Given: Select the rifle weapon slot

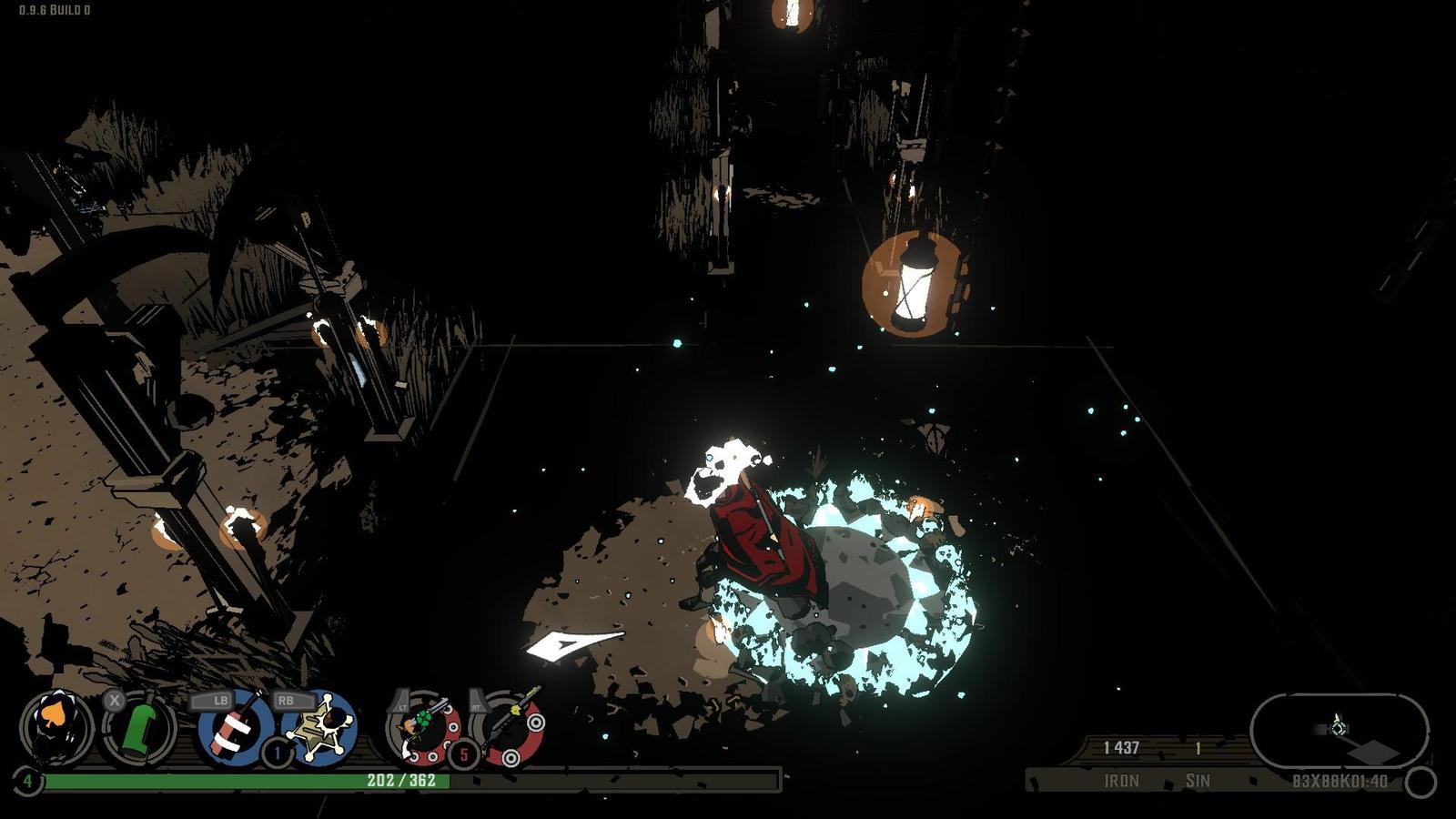Looking at the screenshot, I should coord(509,729).
